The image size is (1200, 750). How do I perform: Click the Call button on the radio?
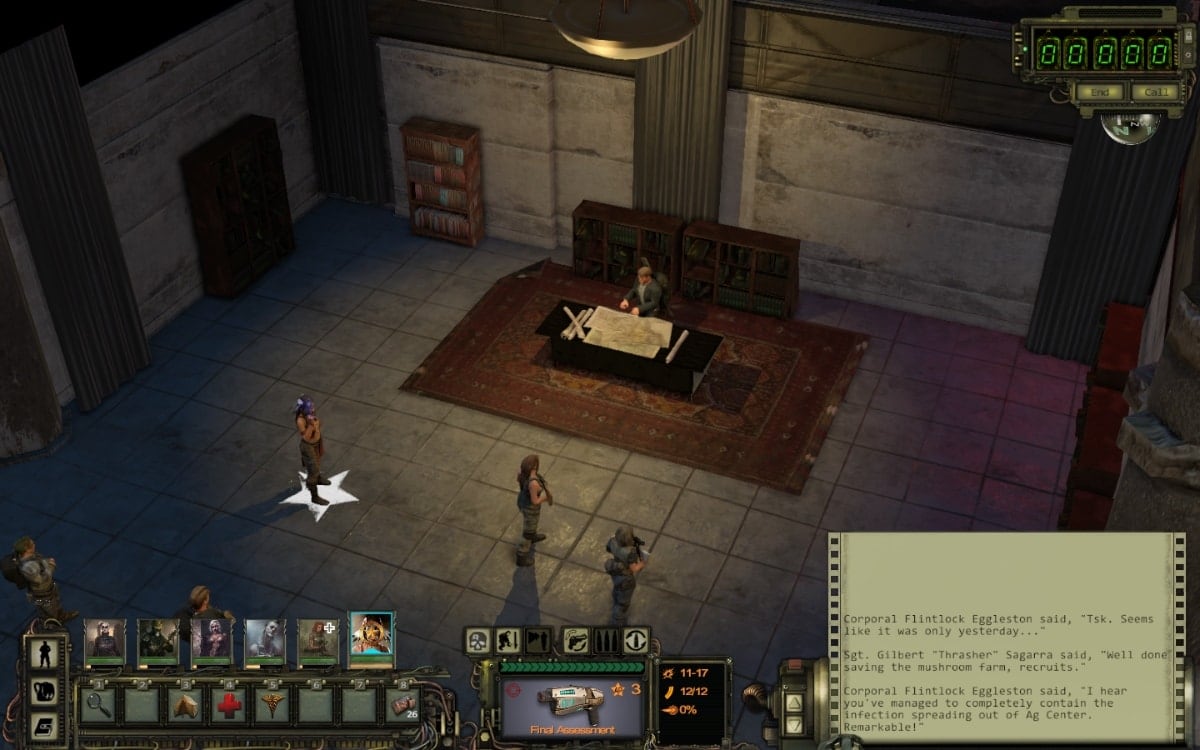coord(1154,92)
